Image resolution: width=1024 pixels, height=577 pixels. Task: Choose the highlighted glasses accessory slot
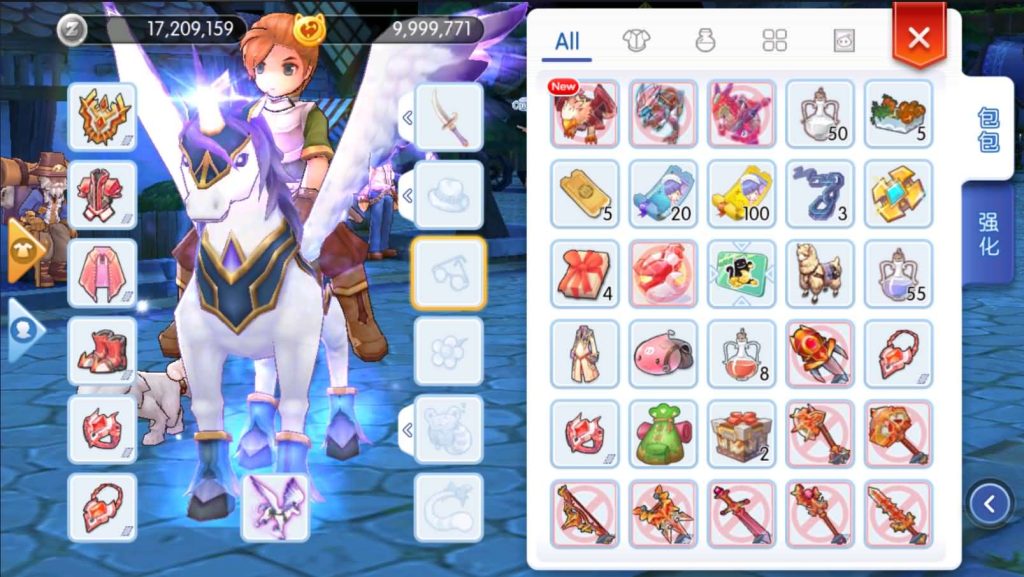(448, 272)
